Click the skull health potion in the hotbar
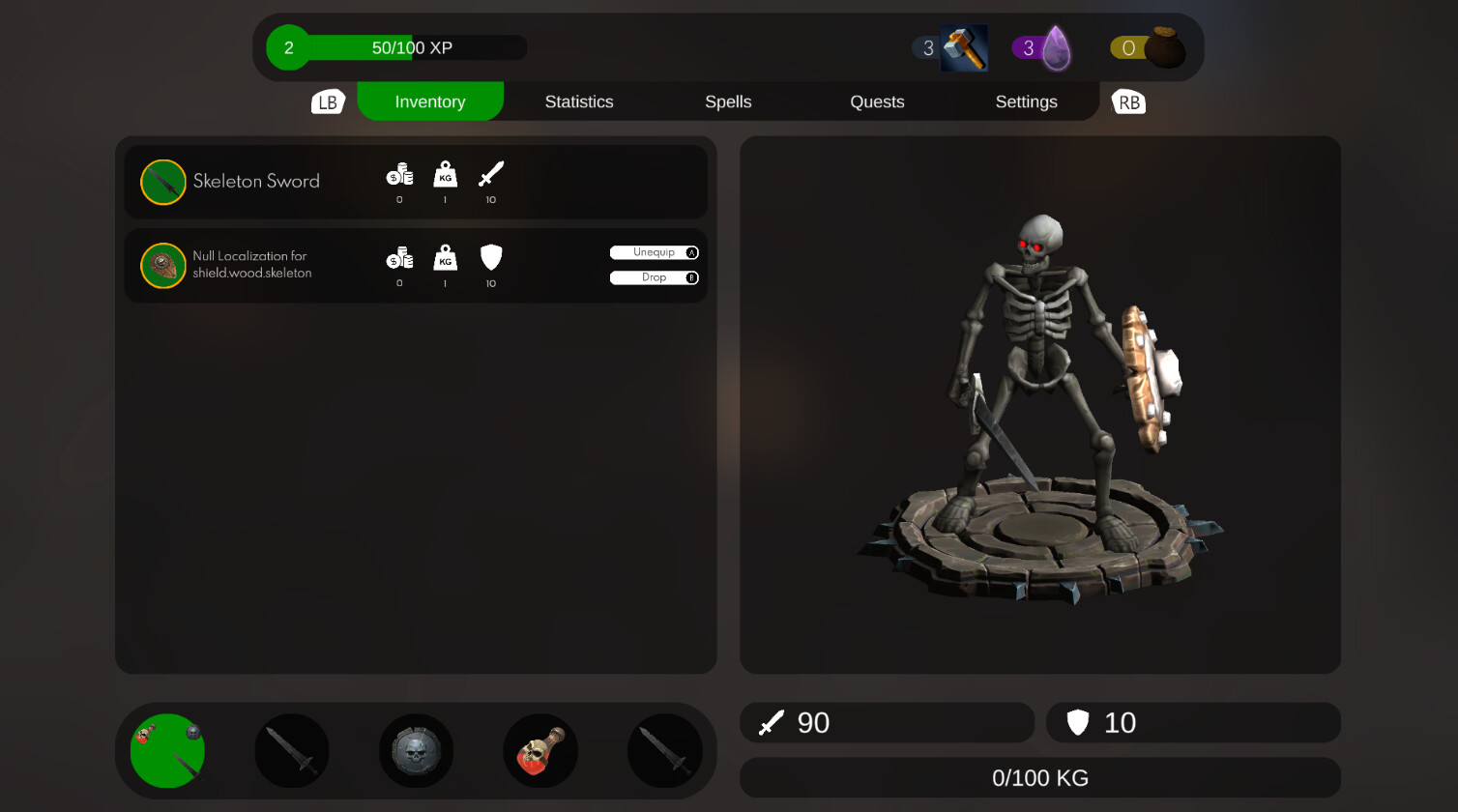This screenshot has height=812, width=1458. (x=540, y=750)
